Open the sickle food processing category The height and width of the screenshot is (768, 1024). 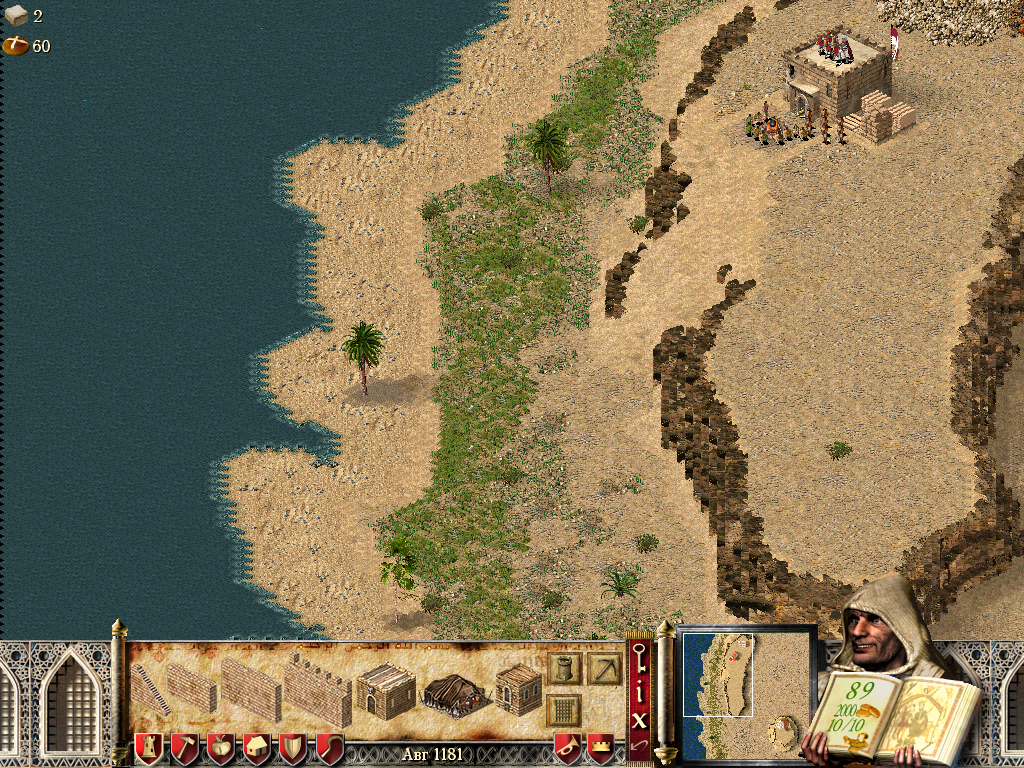(329, 748)
